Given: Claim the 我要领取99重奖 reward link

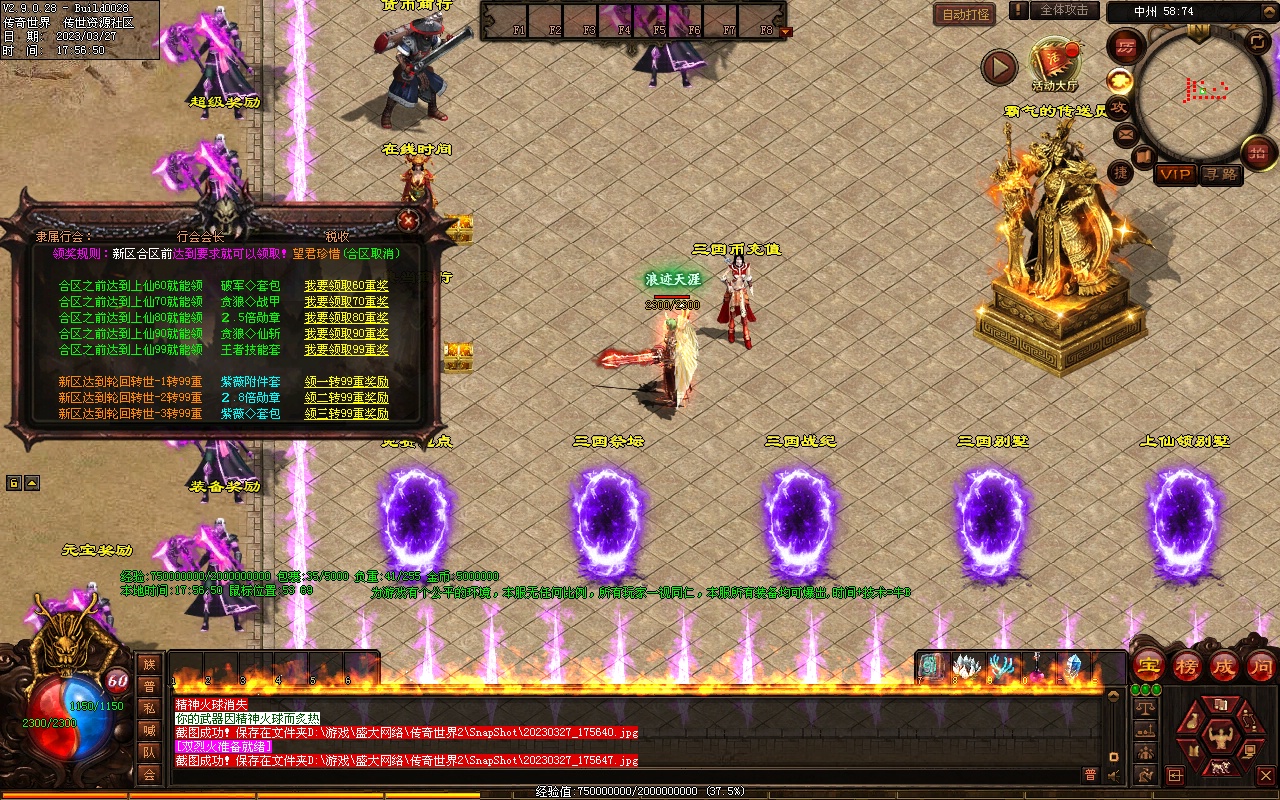Looking at the screenshot, I should pyautogui.click(x=346, y=350).
